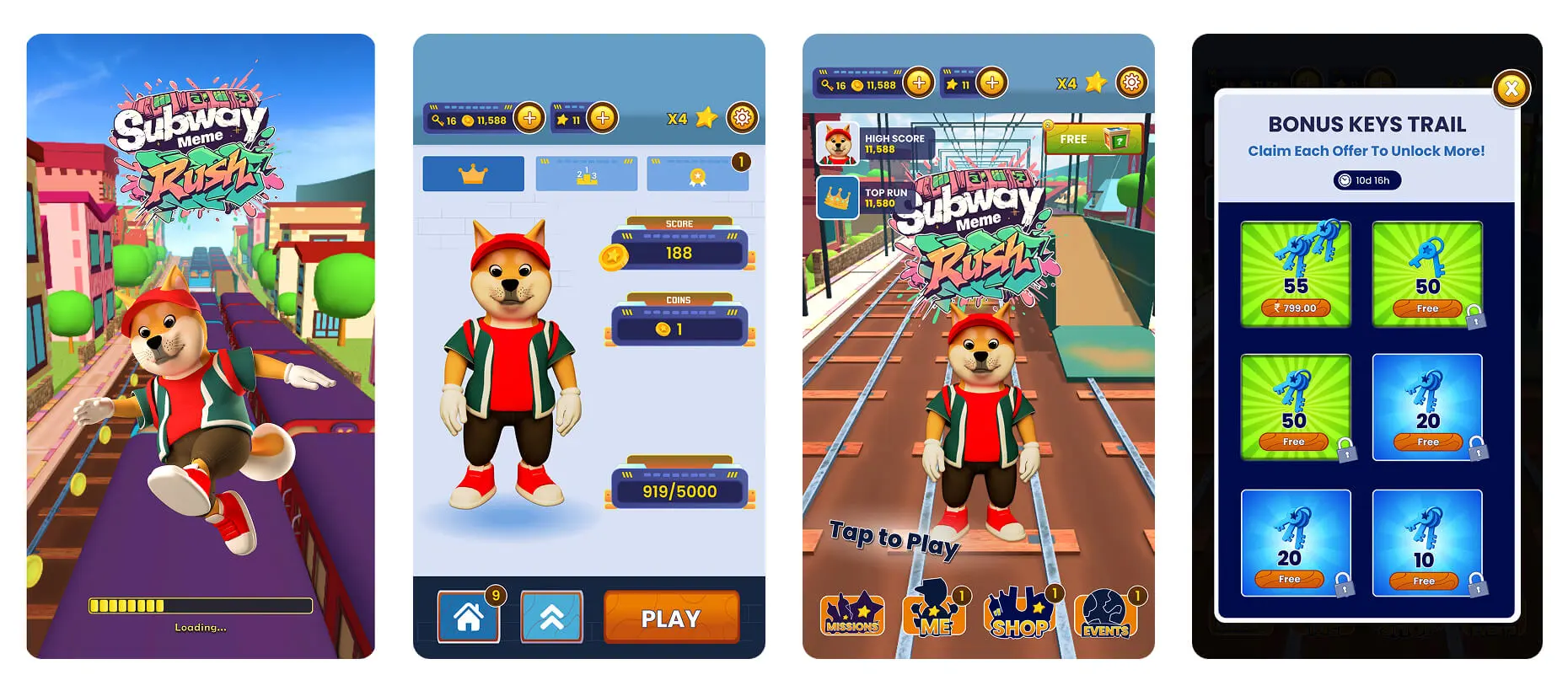Switch to the crown tab
Image resolution: width=1568 pixels, height=691 pixels.
(473, 173)
